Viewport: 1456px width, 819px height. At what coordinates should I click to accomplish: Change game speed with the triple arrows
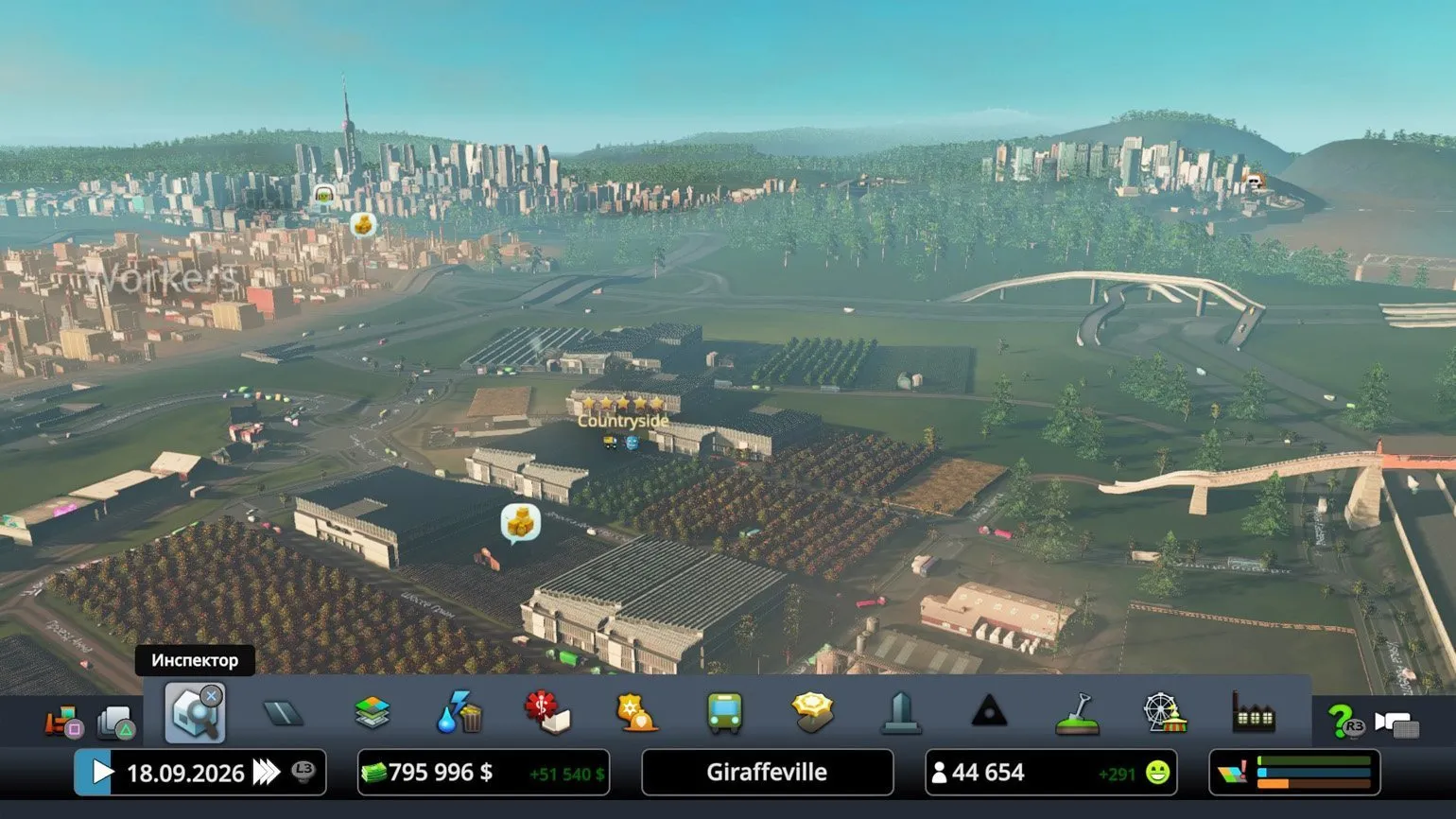(267, 773)
